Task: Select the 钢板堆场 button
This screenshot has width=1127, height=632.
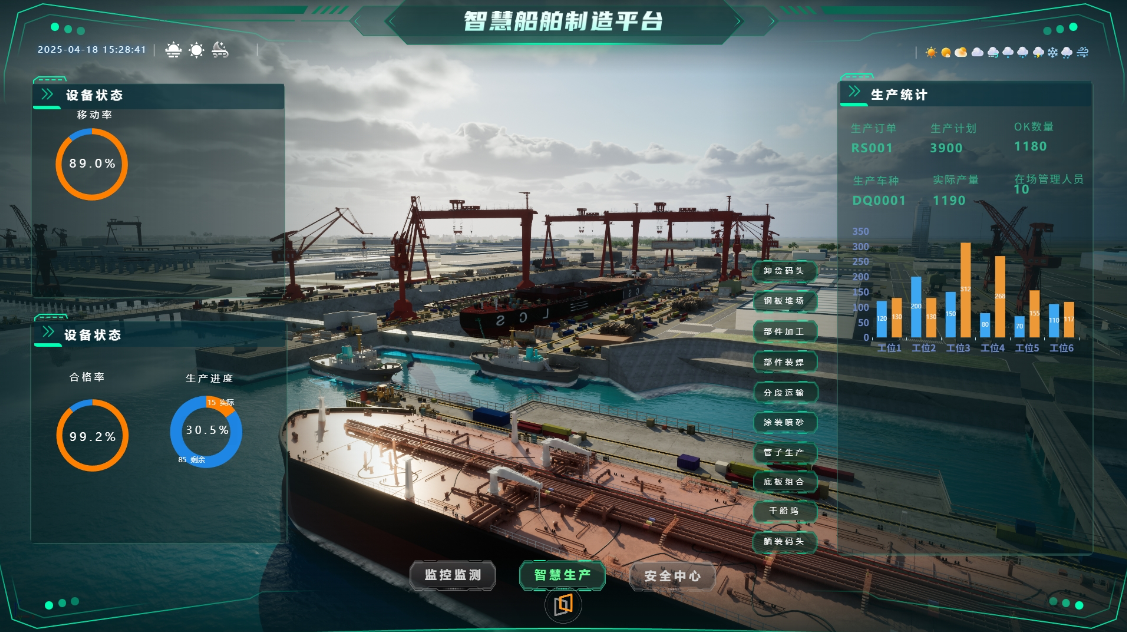Action: [x=784, y=301]
